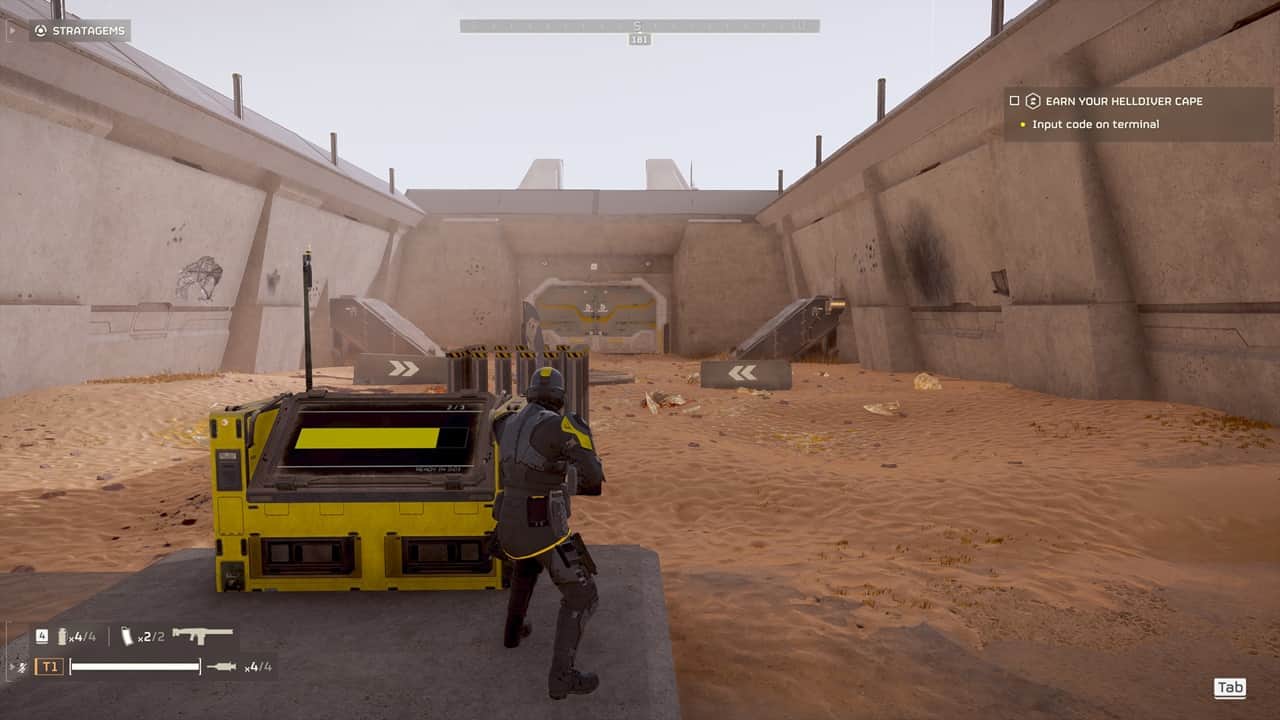Select the grenade icon showing x4/4

pos(62,637)
